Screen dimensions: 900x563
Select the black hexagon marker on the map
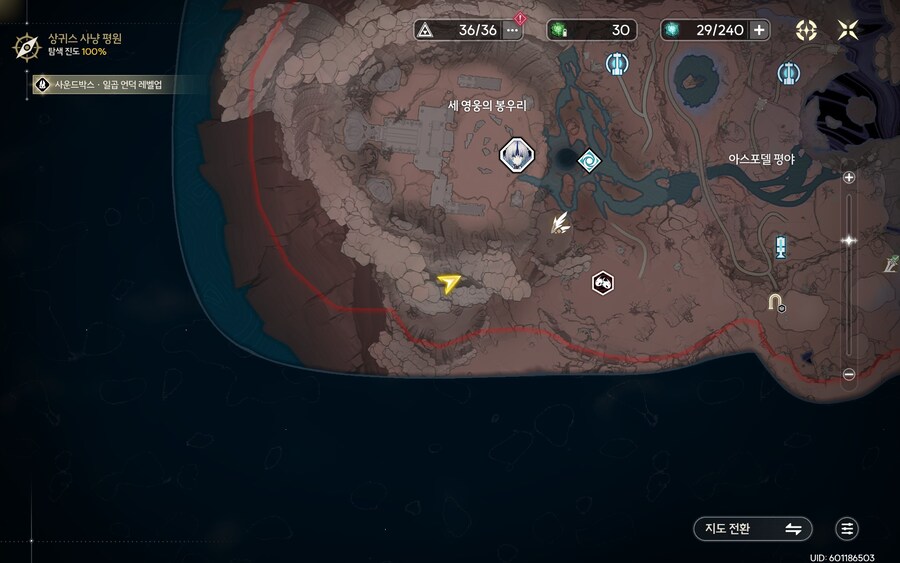click(602, 282)
